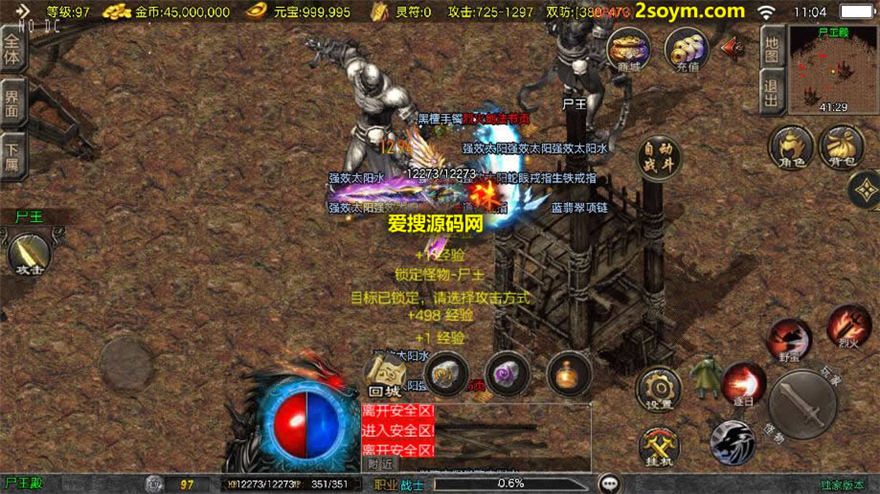Tap the large sword basic attack button
The image size is (880, 494).
[802, 405]
